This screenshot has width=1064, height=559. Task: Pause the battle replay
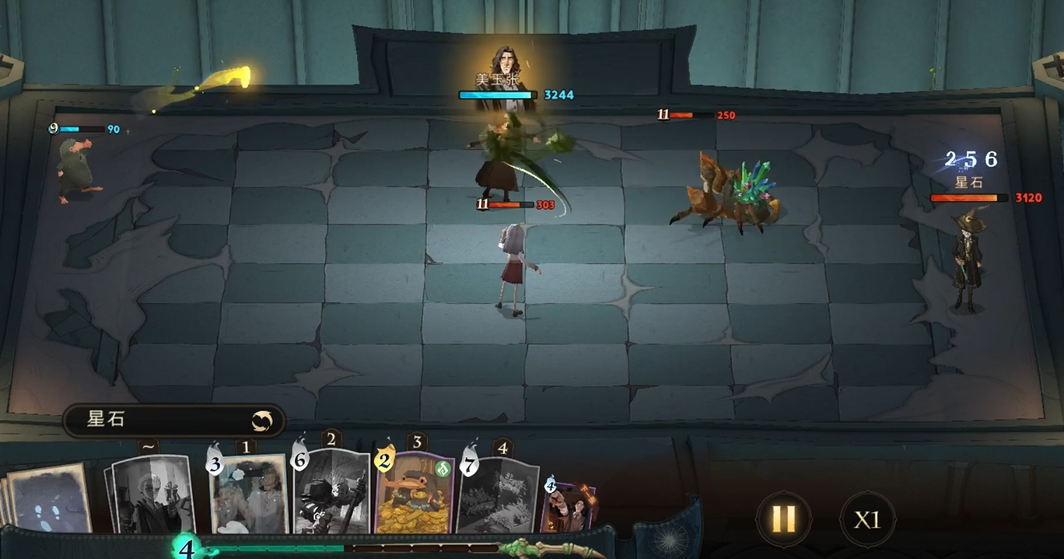tap(783, 518)
